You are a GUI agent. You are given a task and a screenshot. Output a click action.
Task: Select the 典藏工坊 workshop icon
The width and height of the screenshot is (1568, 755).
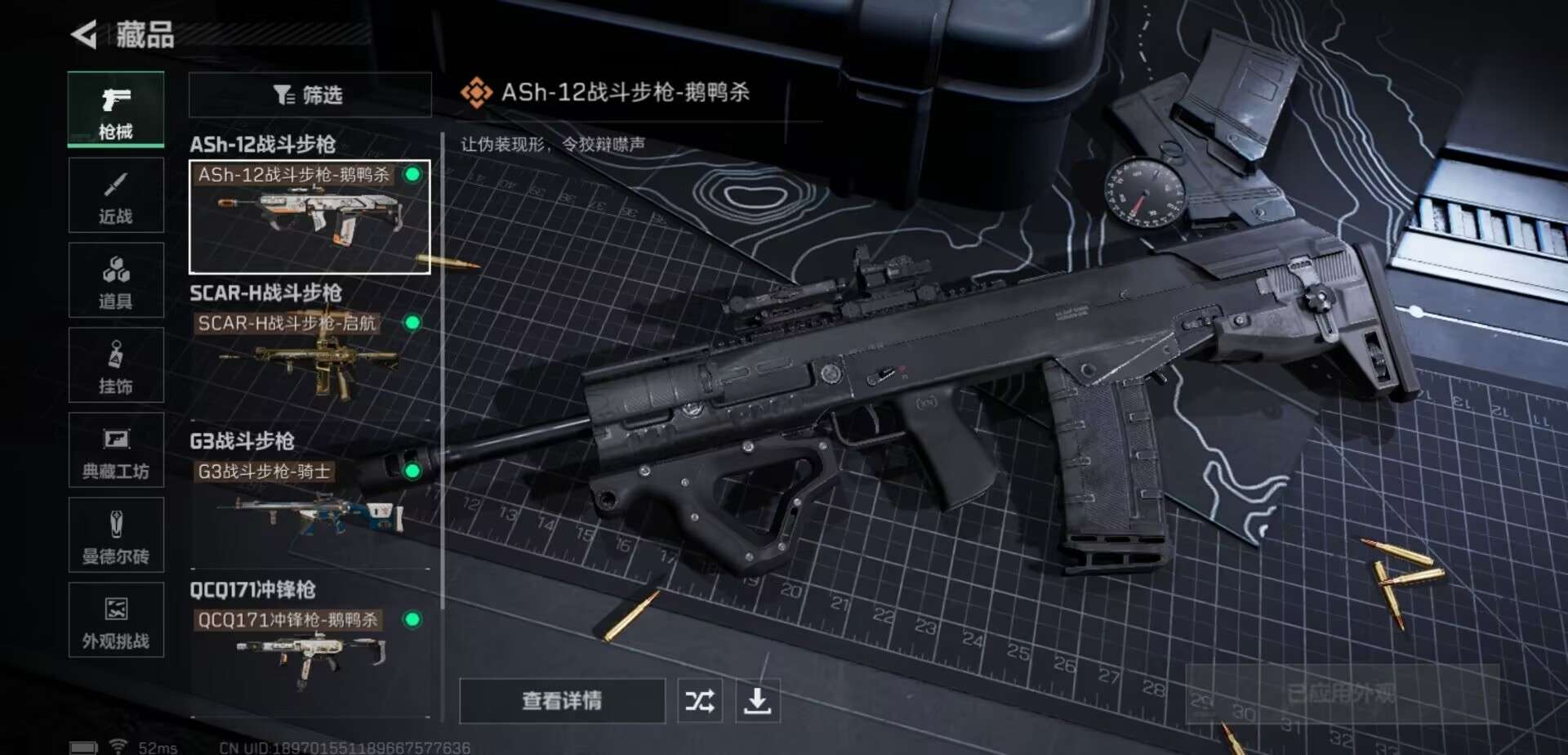(x=116, y=450)
